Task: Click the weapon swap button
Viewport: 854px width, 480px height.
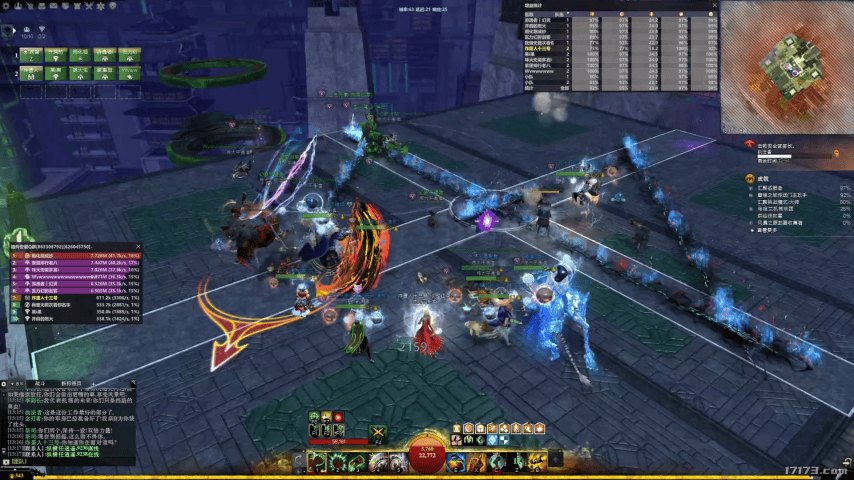Action: [x=299, y=462]
